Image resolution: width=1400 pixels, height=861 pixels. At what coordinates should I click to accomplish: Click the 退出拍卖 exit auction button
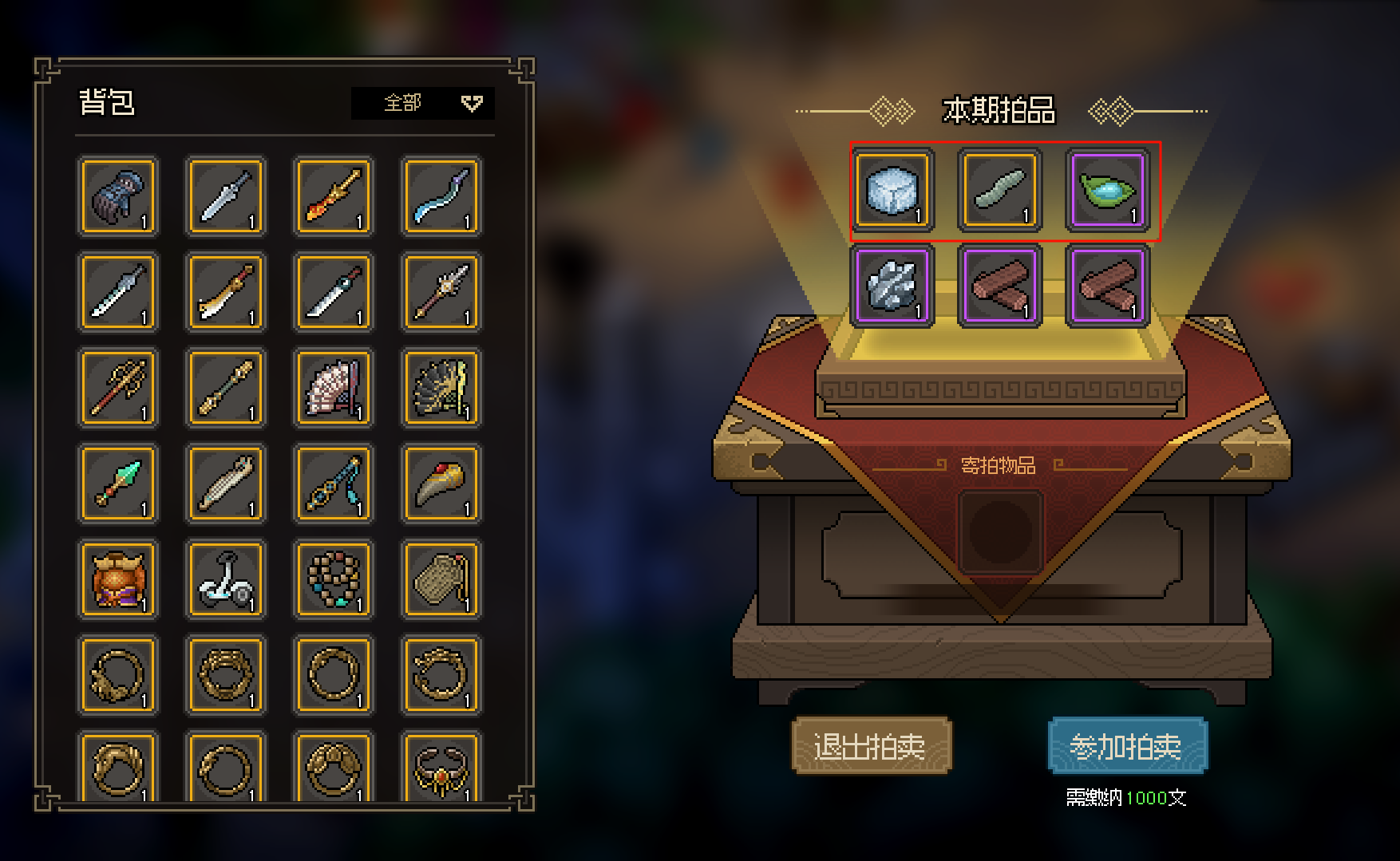[x=871, y=746]
